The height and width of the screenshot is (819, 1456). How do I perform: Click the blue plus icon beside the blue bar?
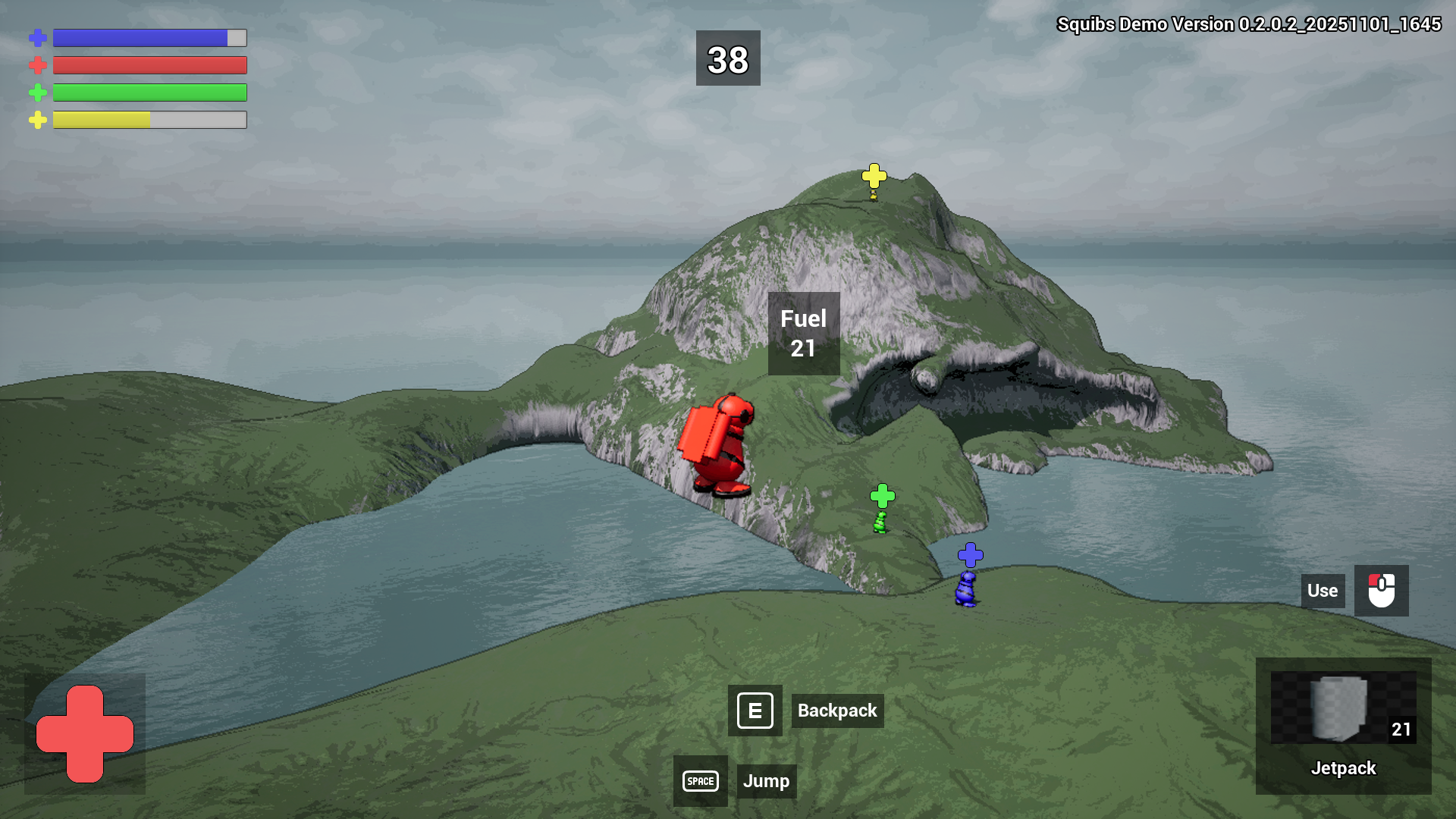38,38
